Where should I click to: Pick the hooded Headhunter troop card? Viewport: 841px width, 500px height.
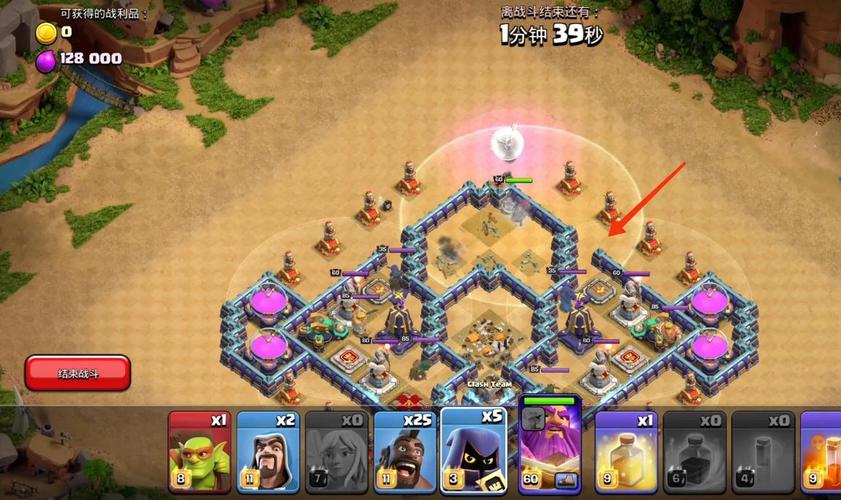473,452
